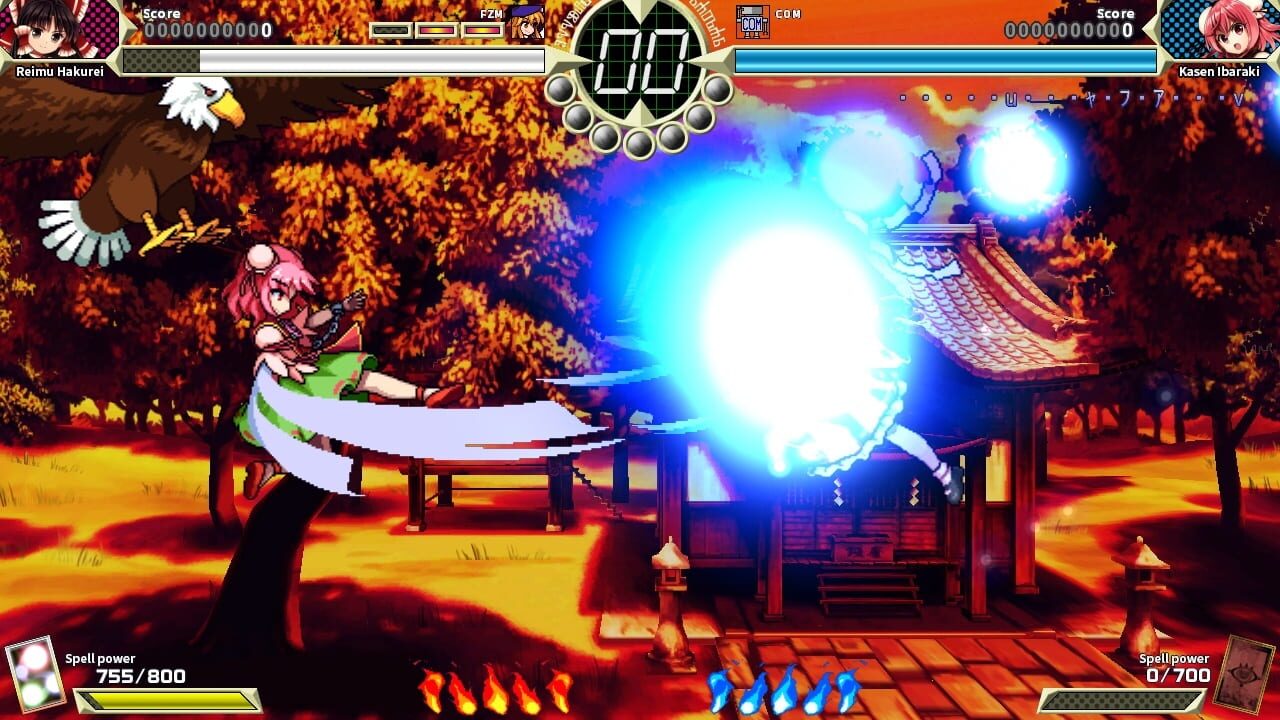Screen dimensions: 1280x720
Task: Toggle the rightmost gauge segment beside the FZM portrait
Action: point(481,29)
